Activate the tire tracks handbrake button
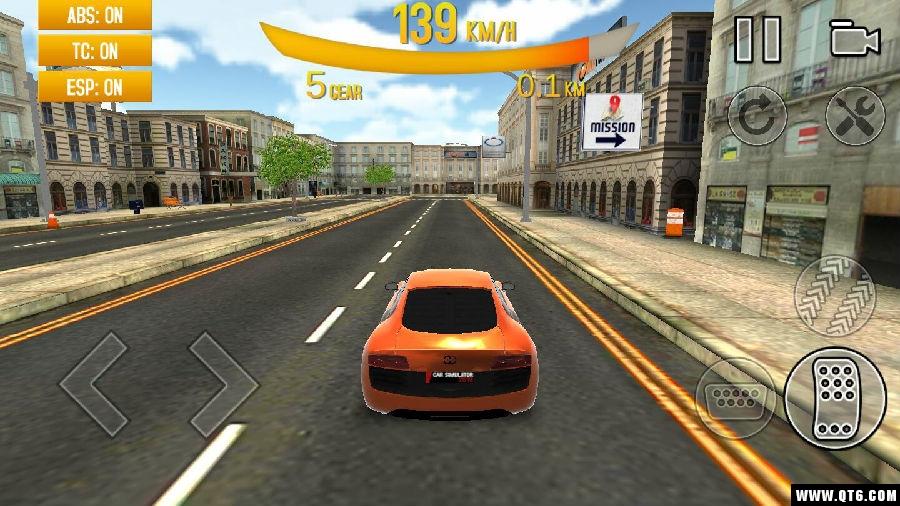This screenshot has width=900, height=506. (835, 296)
